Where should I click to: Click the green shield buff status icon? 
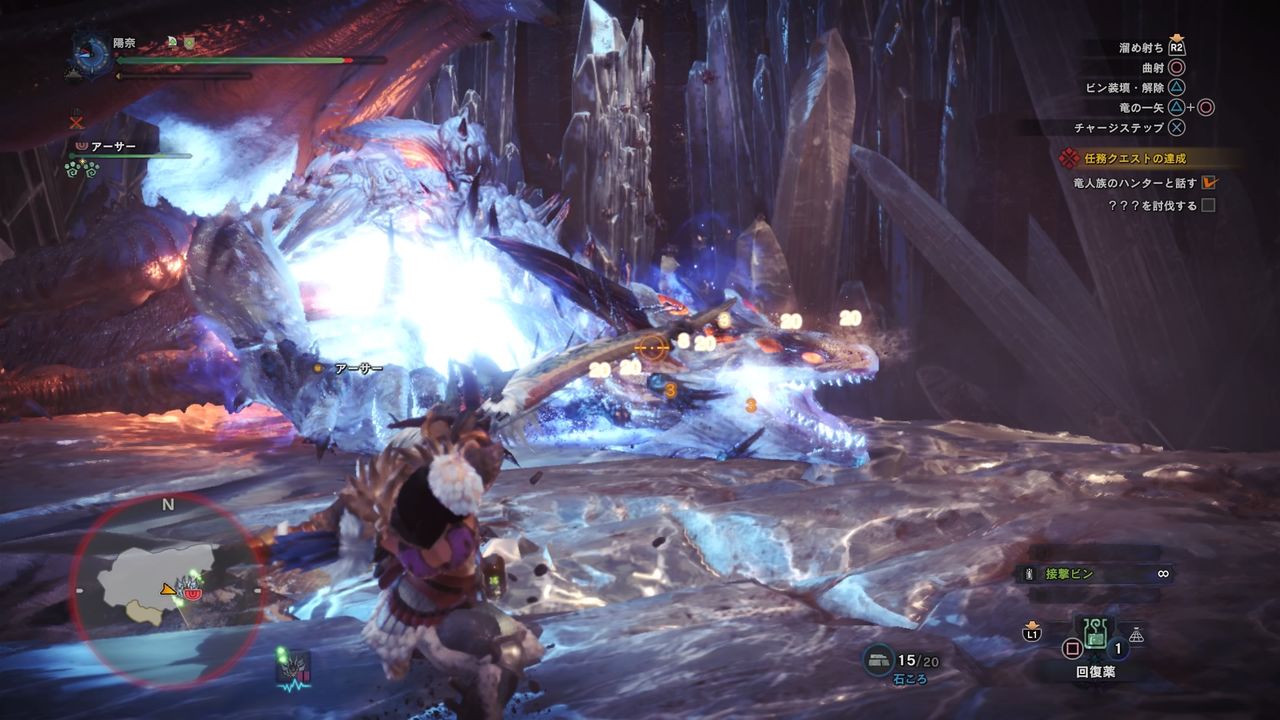tap(187, 43)
